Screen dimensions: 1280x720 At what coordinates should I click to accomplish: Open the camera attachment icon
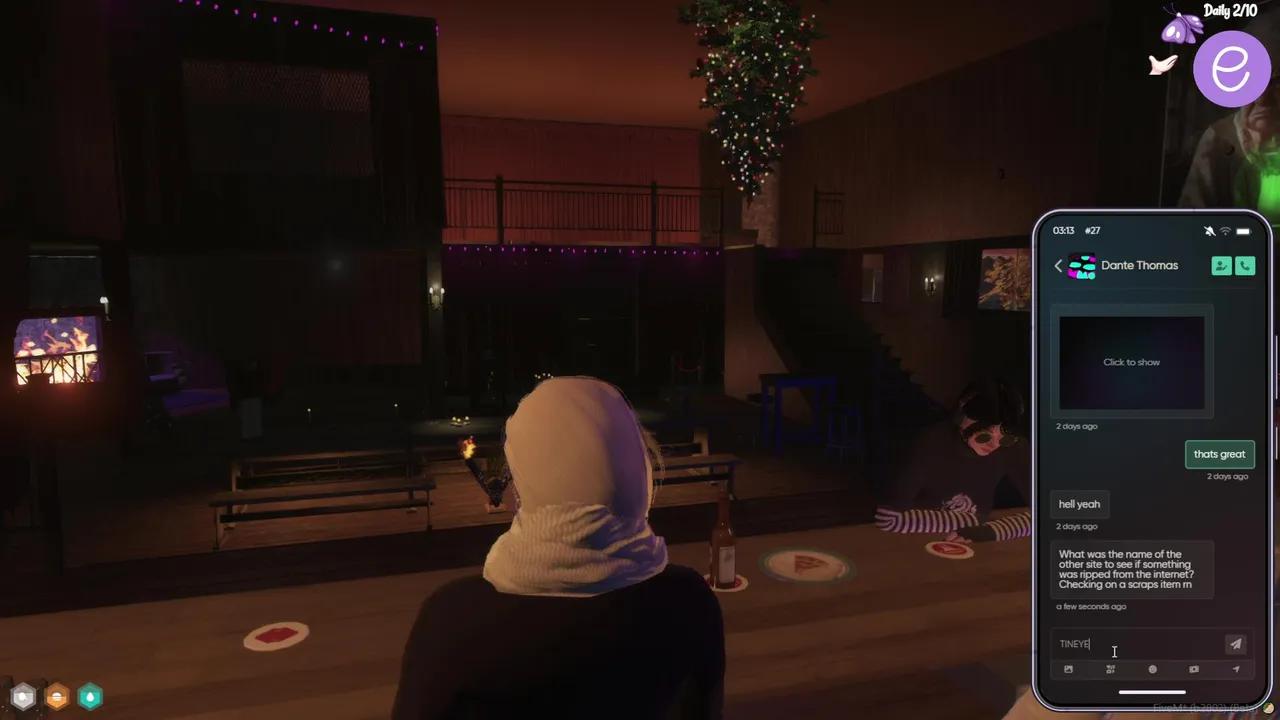(x=1194, y=669)
